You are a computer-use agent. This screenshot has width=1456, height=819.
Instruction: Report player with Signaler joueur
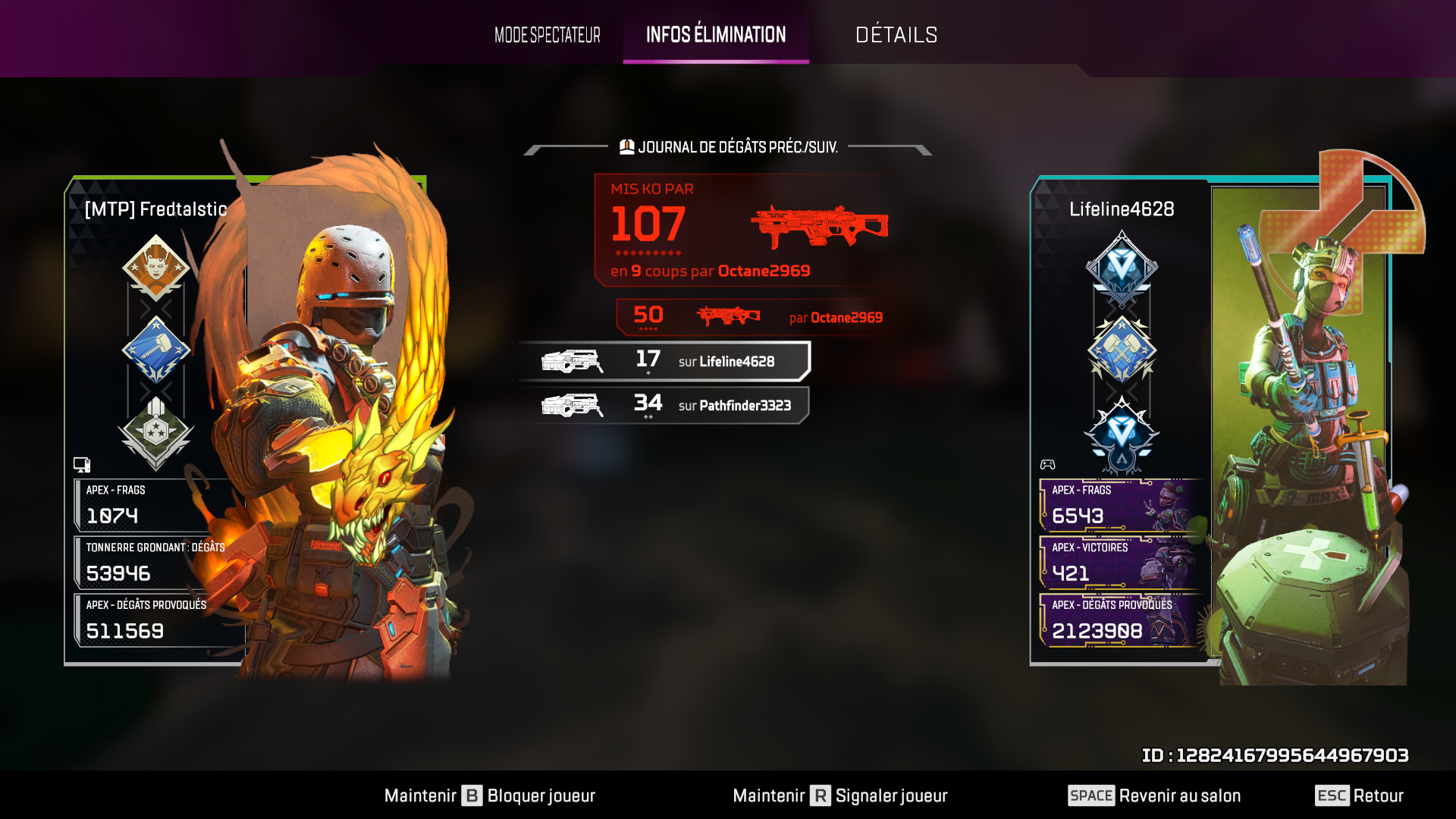[840, 795]
